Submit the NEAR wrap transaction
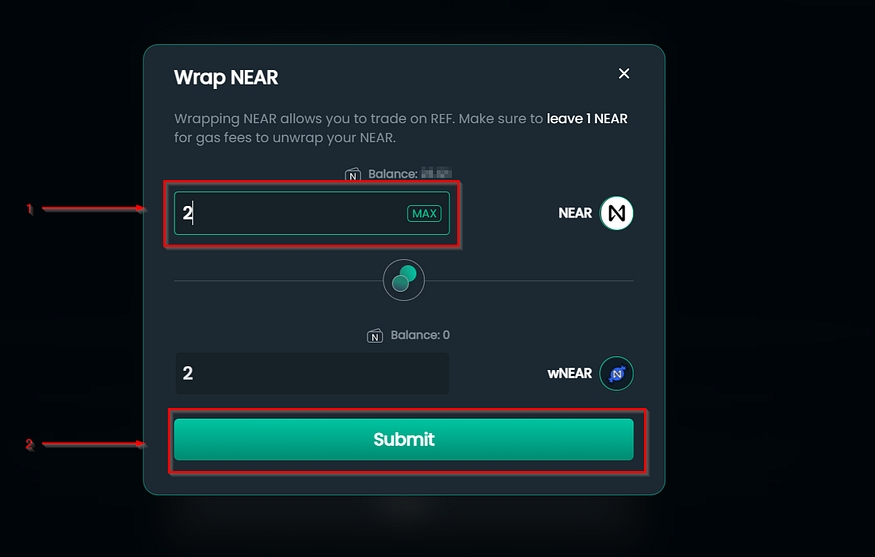This screenshot has height=557, width=875. (403, 439)
